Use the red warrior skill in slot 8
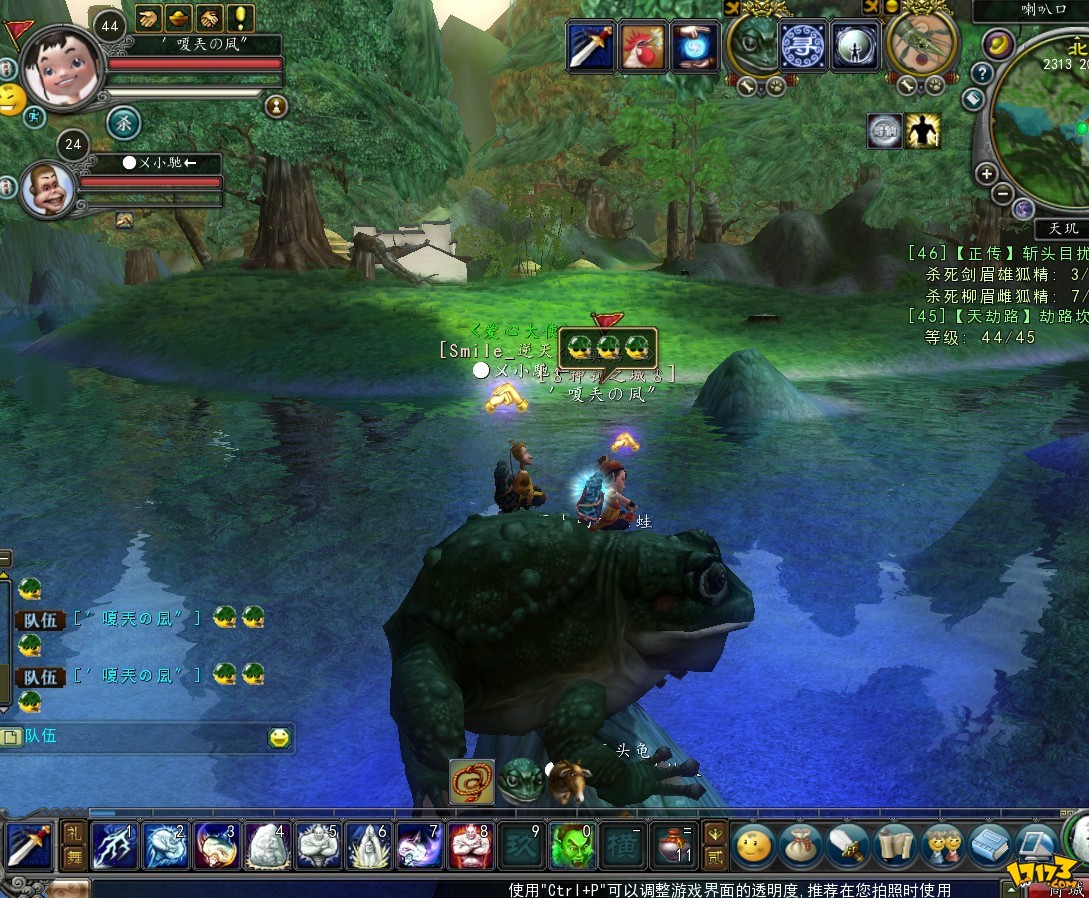 pos(470,846)
